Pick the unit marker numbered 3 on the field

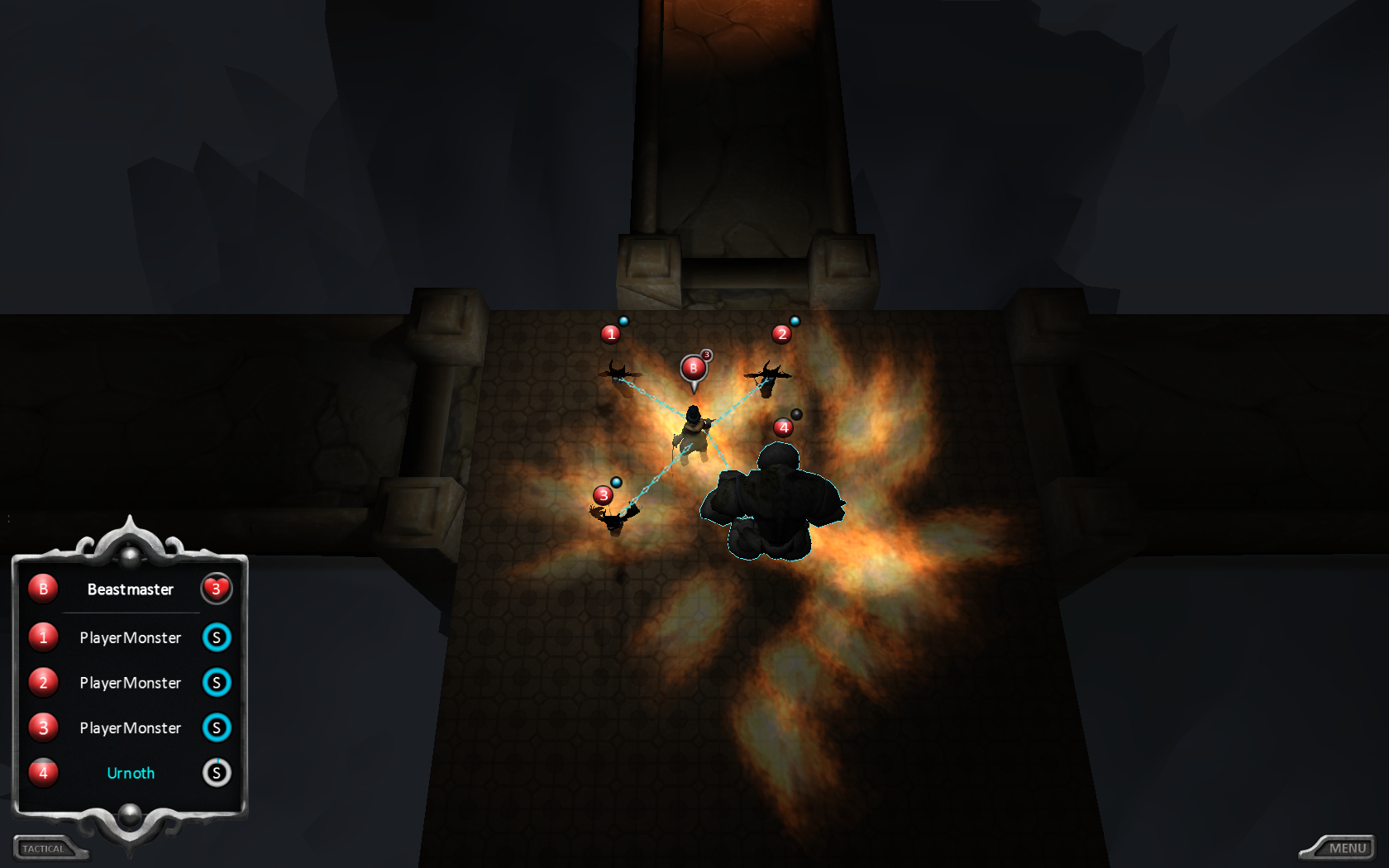point(604,495)
